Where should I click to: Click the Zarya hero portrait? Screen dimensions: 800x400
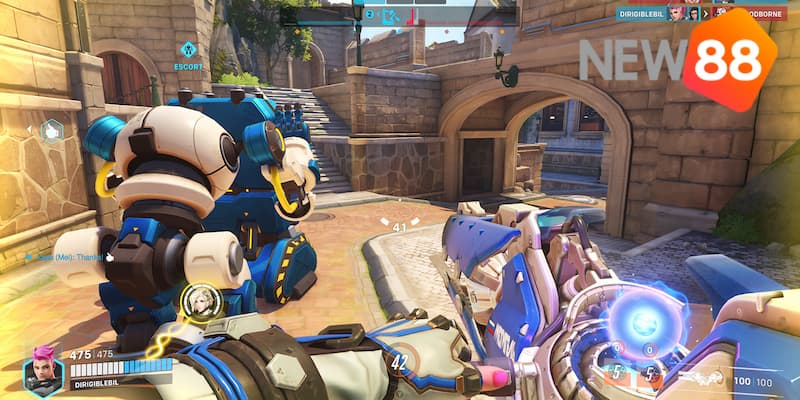click(42, 371)
